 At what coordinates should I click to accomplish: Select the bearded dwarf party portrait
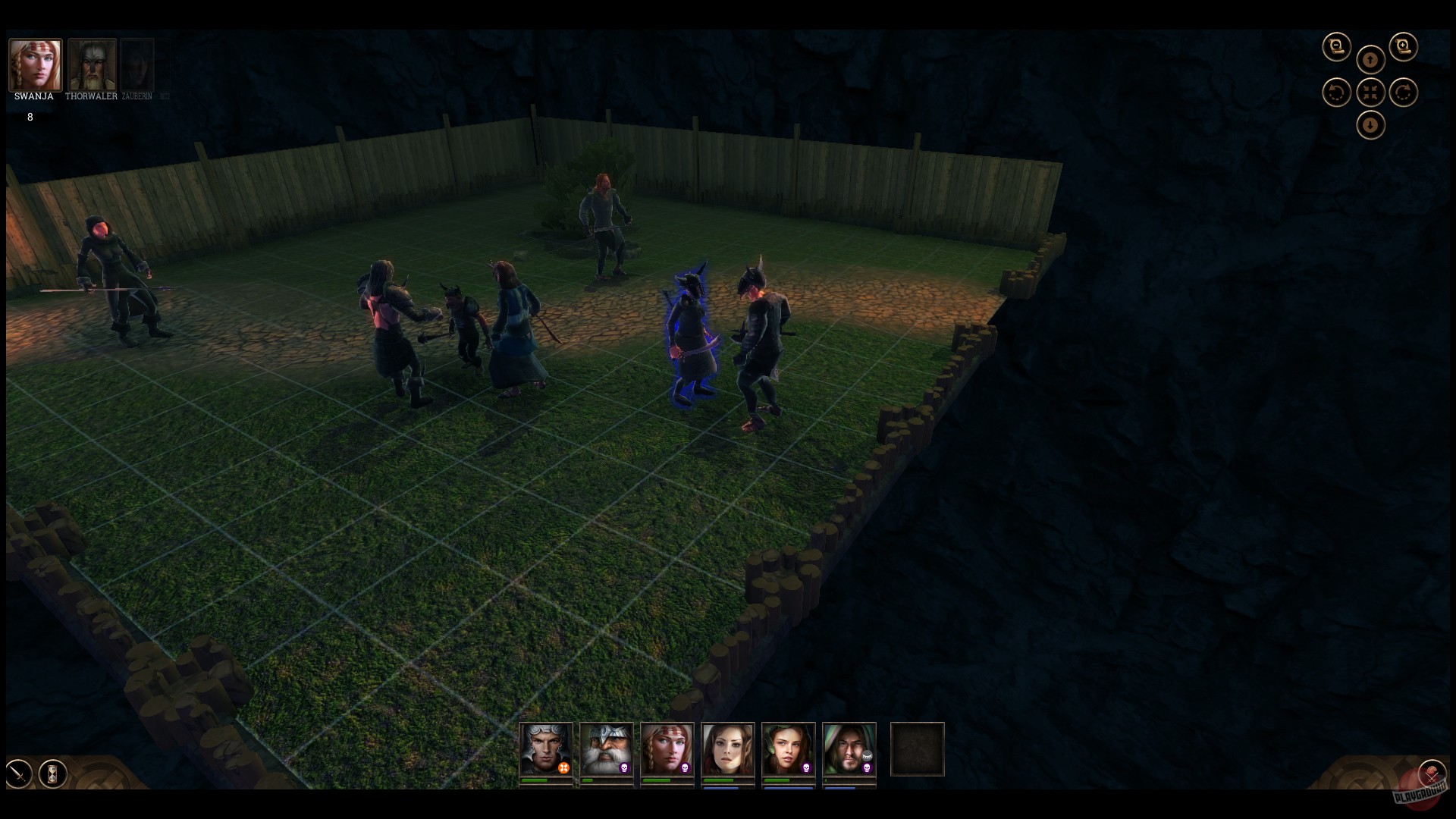click(x=606, y=748)
